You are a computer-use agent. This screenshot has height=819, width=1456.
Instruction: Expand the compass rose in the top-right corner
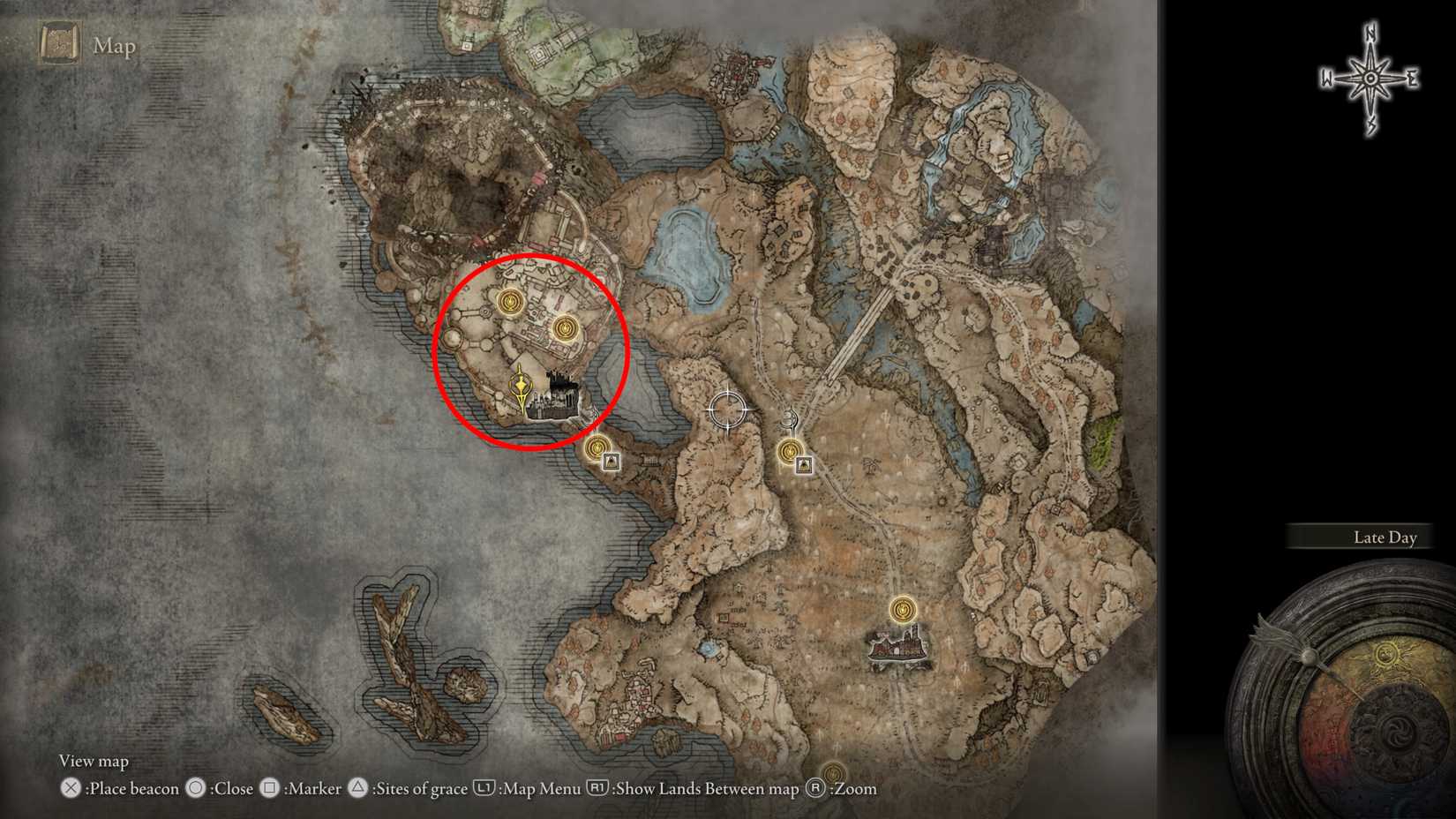[1370, 78]
